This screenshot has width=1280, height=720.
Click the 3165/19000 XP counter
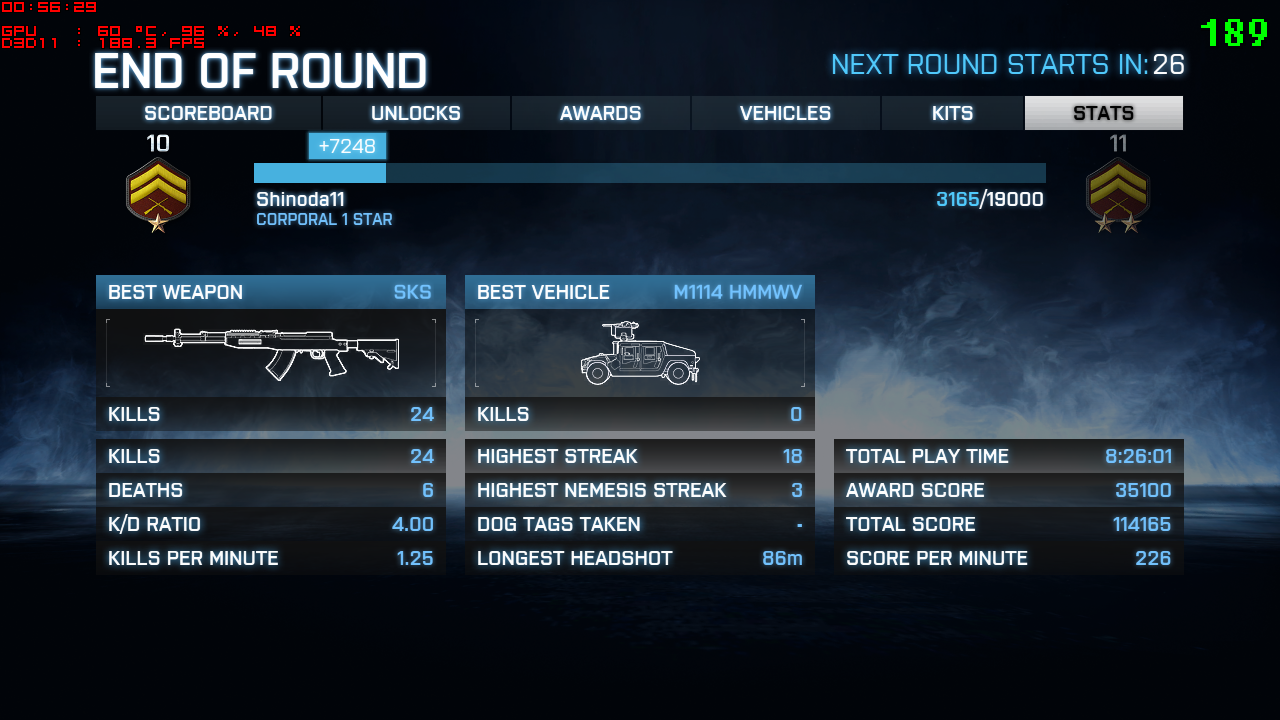coord(989,198)
